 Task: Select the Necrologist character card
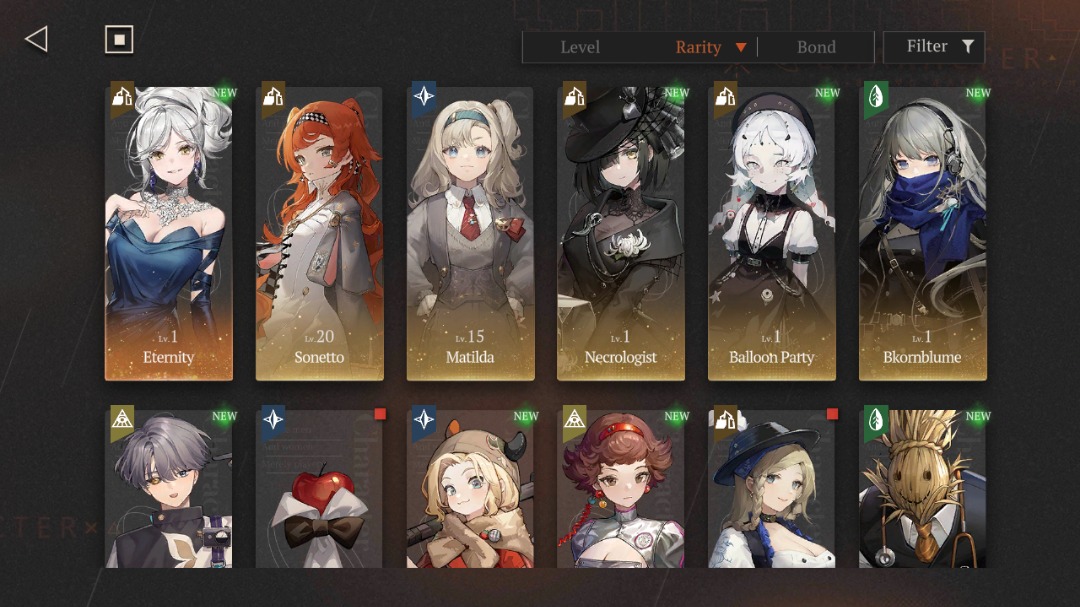point(621,233)
